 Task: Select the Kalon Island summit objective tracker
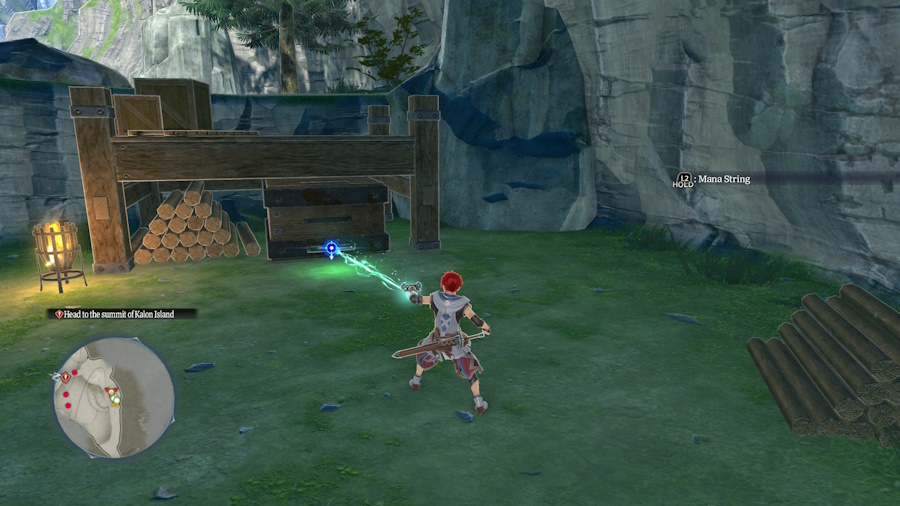pos(121,314)
